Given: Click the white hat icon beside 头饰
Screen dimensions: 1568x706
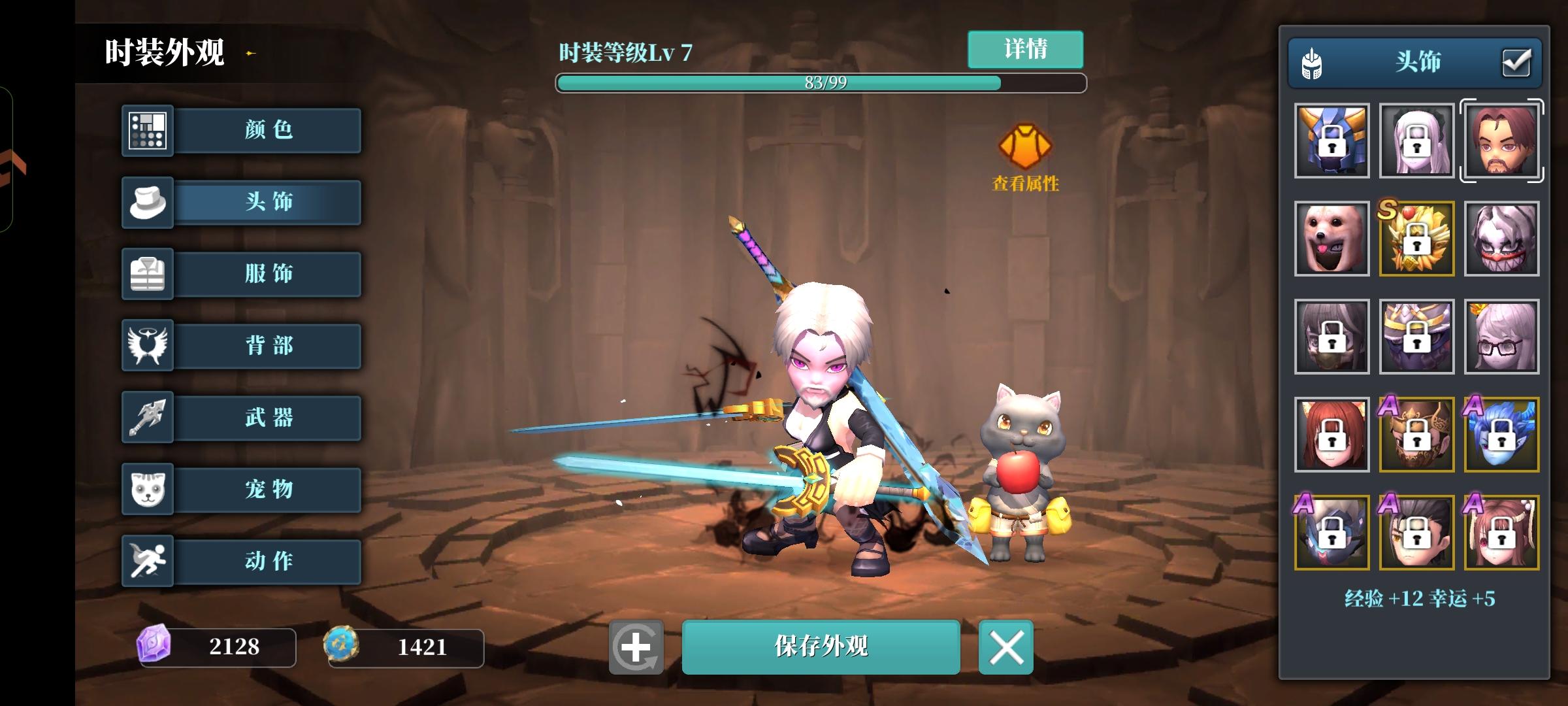Looking at the screenshot, I should (148, 202).
